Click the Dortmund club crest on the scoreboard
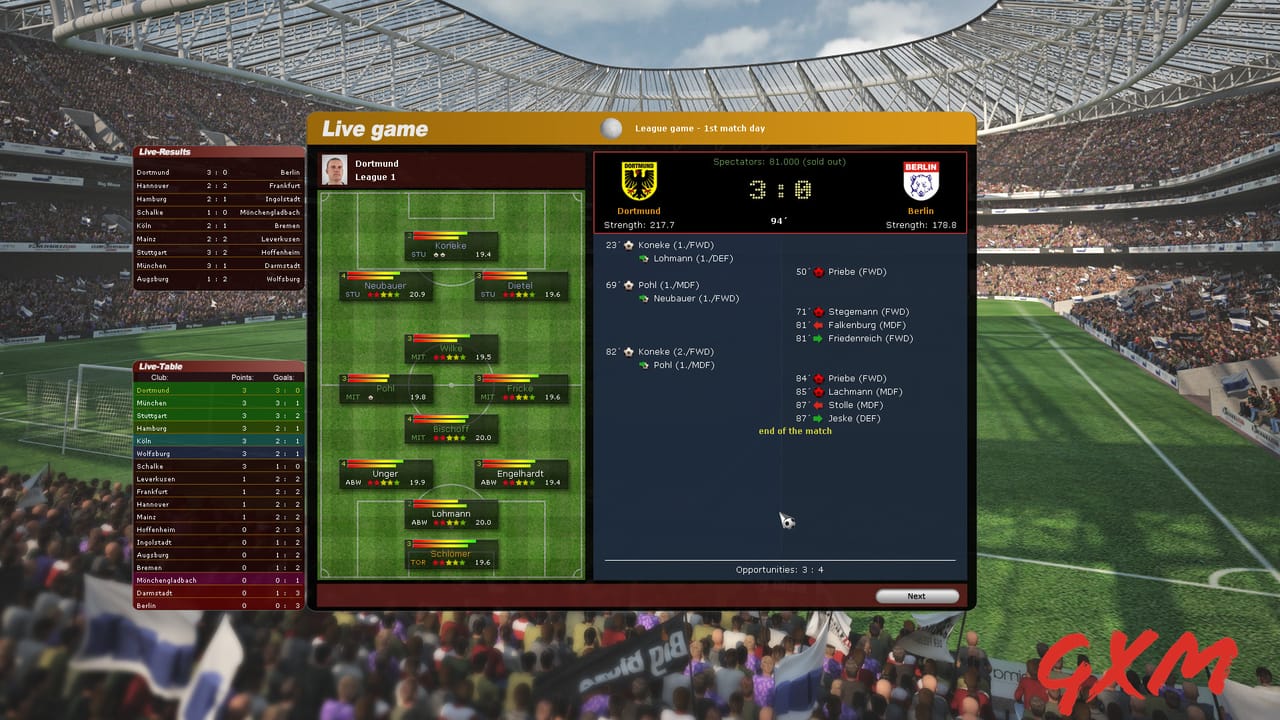Viewport: 1280px width, 720px height. [x=639, y=178]
